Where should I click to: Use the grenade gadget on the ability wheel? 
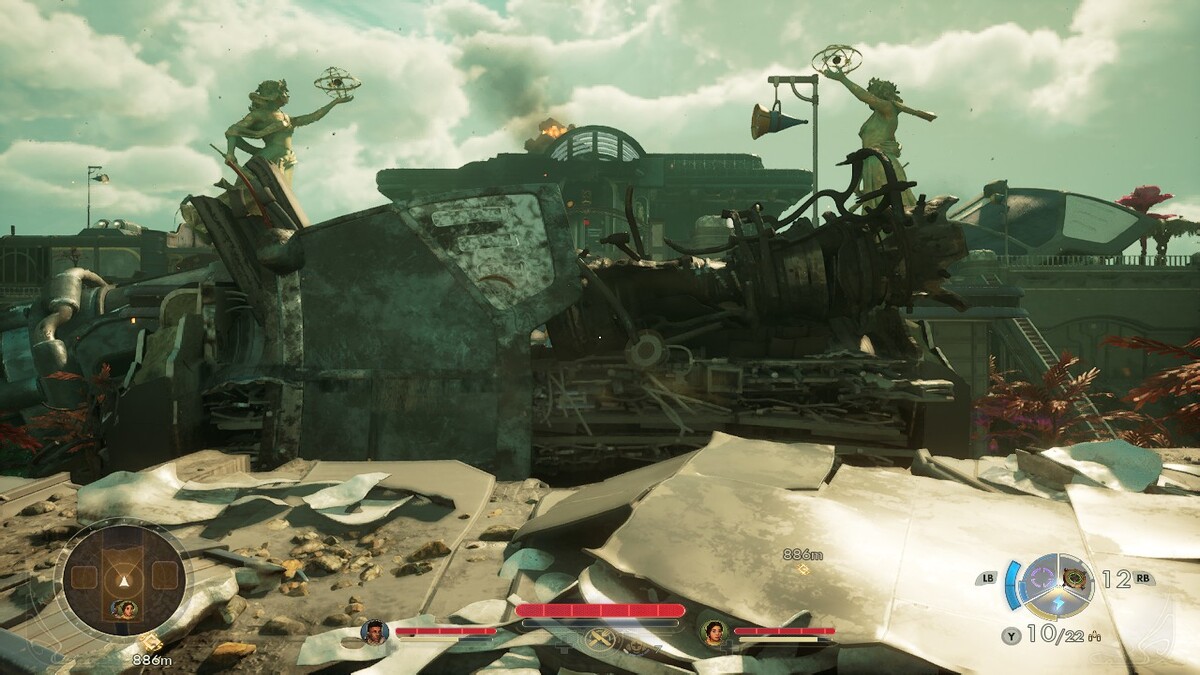pos(1077,577)
